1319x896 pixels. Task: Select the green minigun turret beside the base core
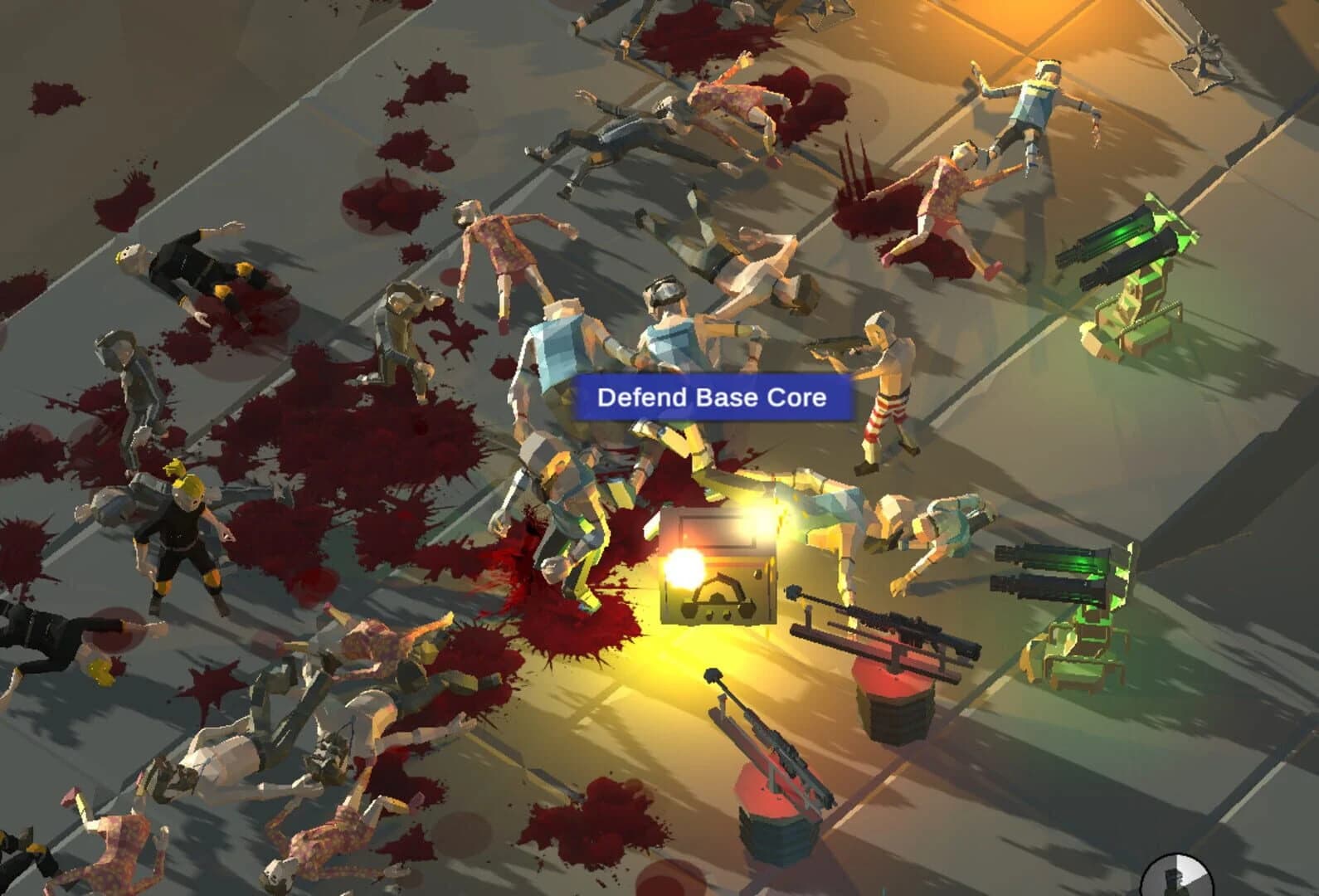tap(1062, 581)
